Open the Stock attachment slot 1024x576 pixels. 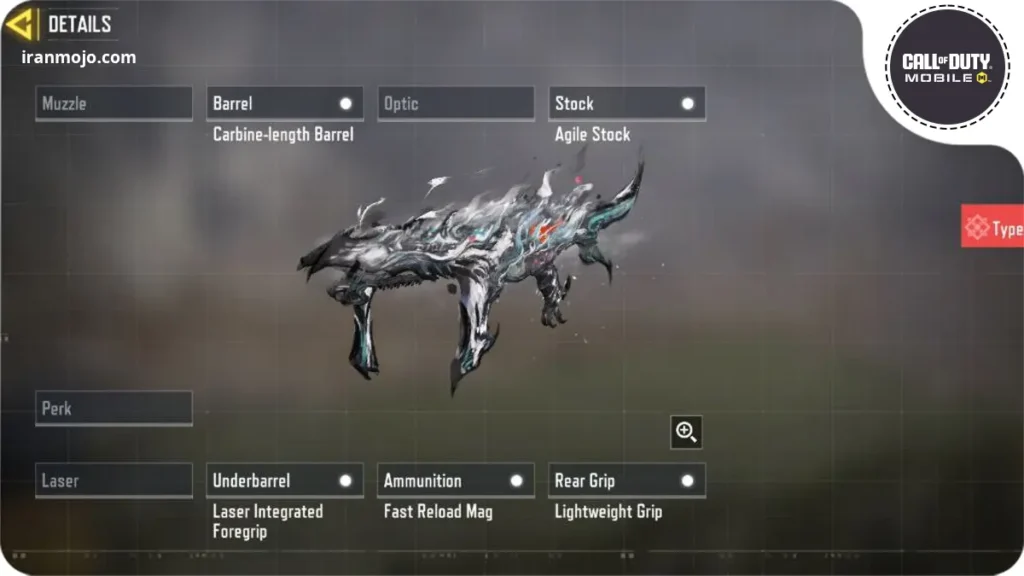(x=627, y=104)
